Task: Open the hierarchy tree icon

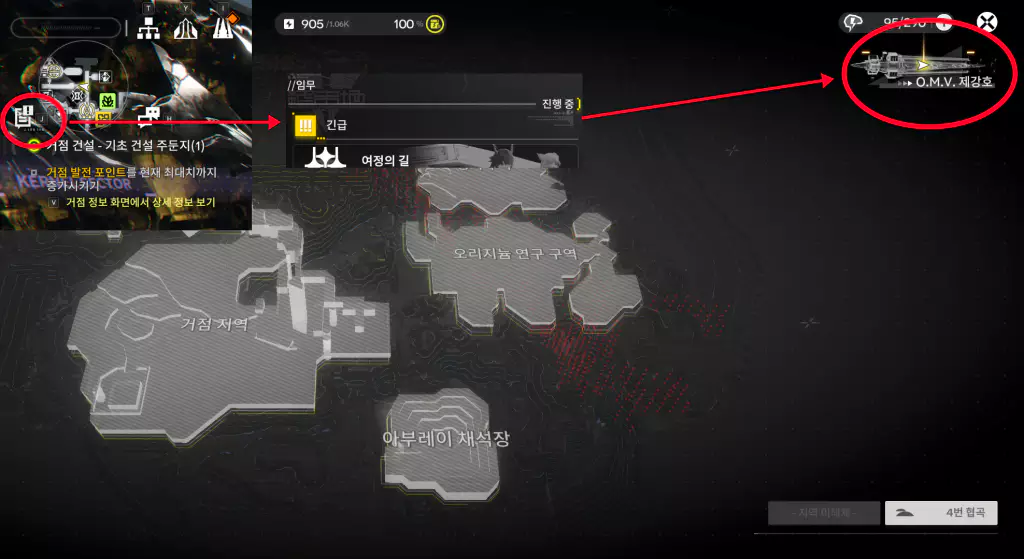Action: tap(149, 30)
